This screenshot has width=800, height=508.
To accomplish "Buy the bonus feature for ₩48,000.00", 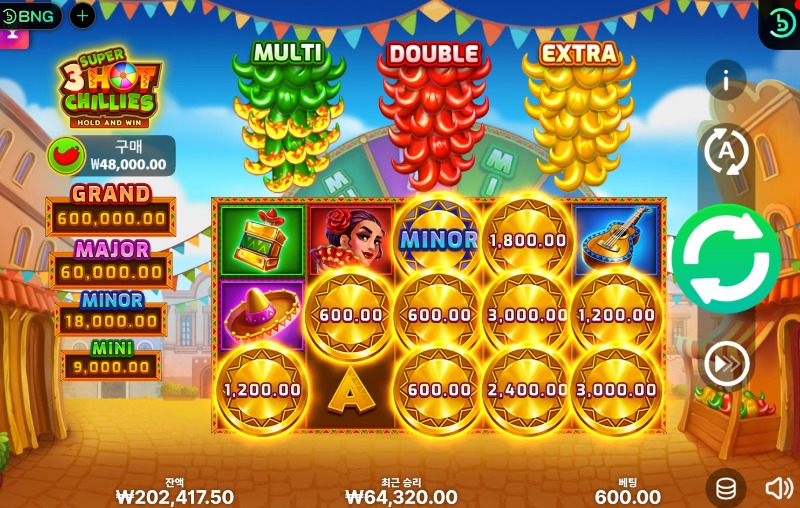I will point(111,156).
